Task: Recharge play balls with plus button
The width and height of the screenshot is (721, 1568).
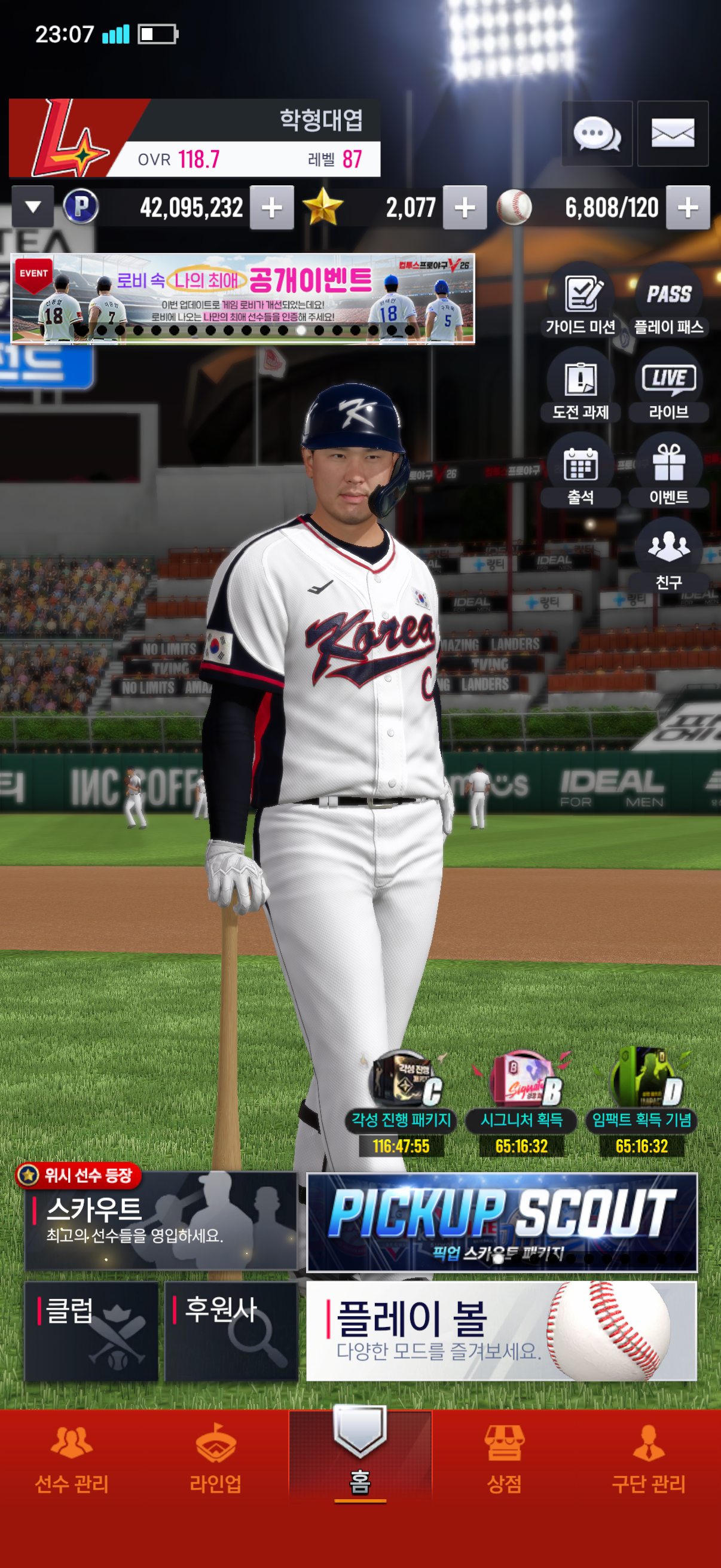Action: pos(688,208)
